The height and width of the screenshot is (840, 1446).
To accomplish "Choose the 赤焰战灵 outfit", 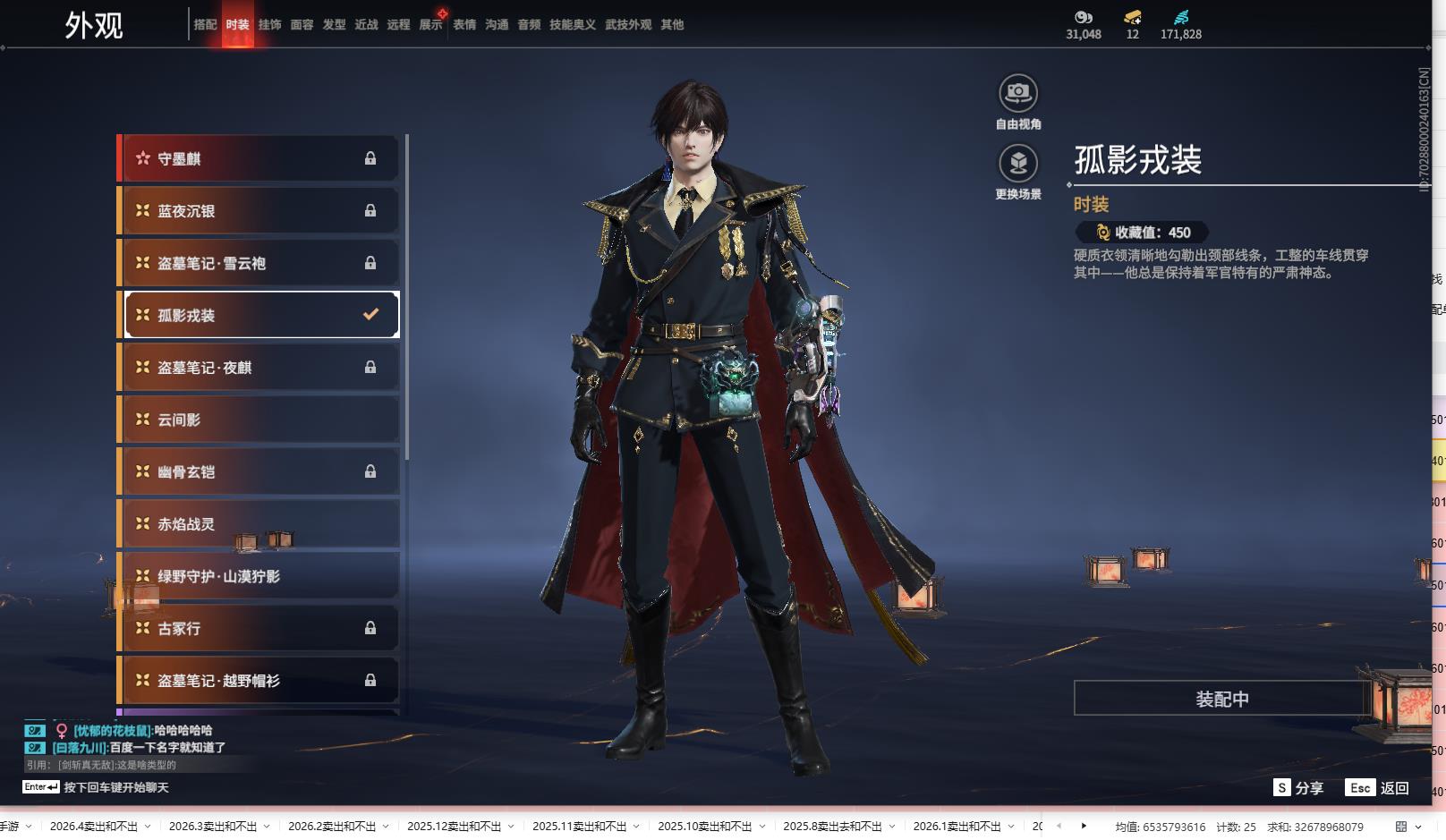I will coord(259,524).
